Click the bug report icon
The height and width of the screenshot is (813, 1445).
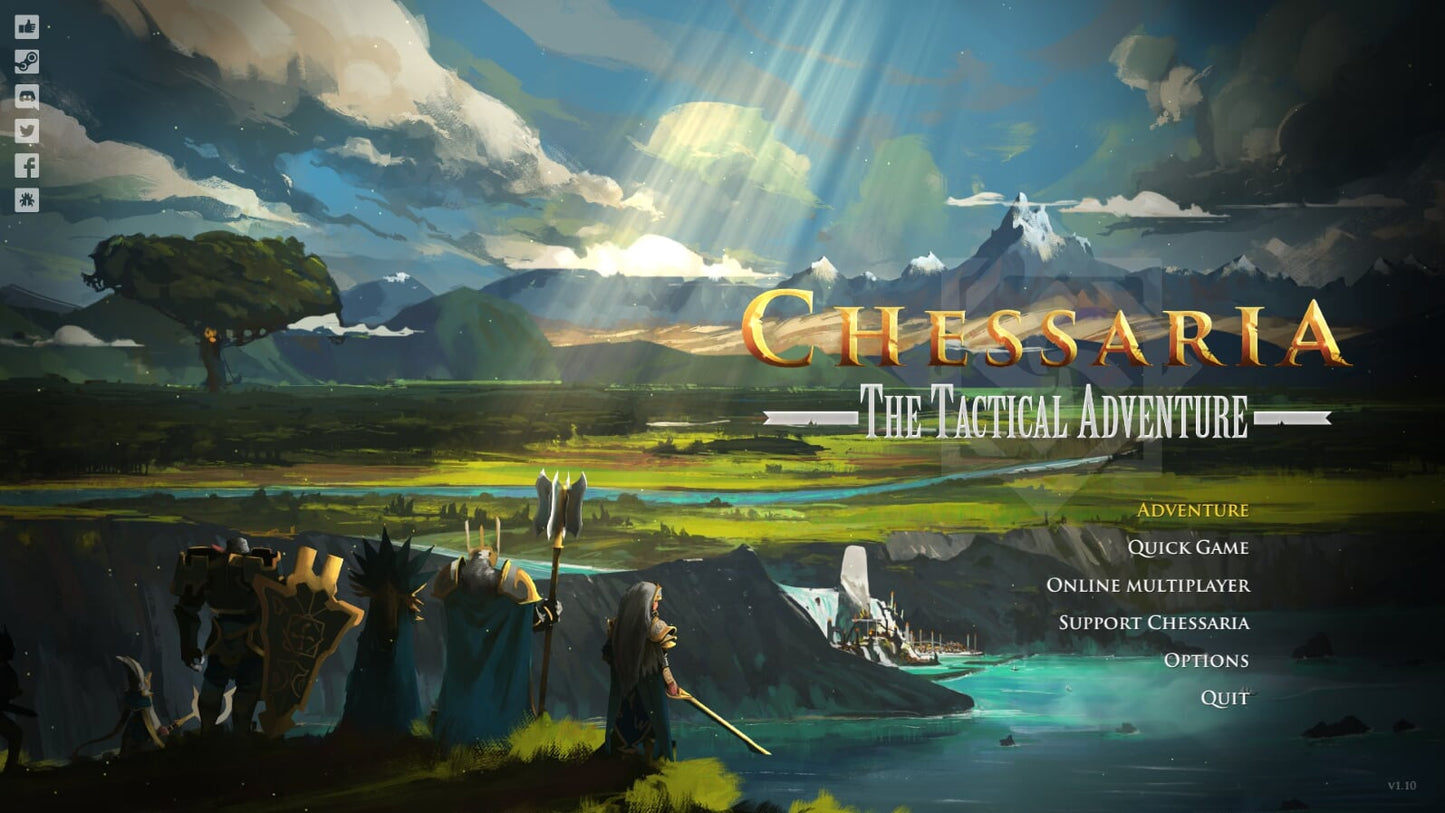(x=26, y=200)
